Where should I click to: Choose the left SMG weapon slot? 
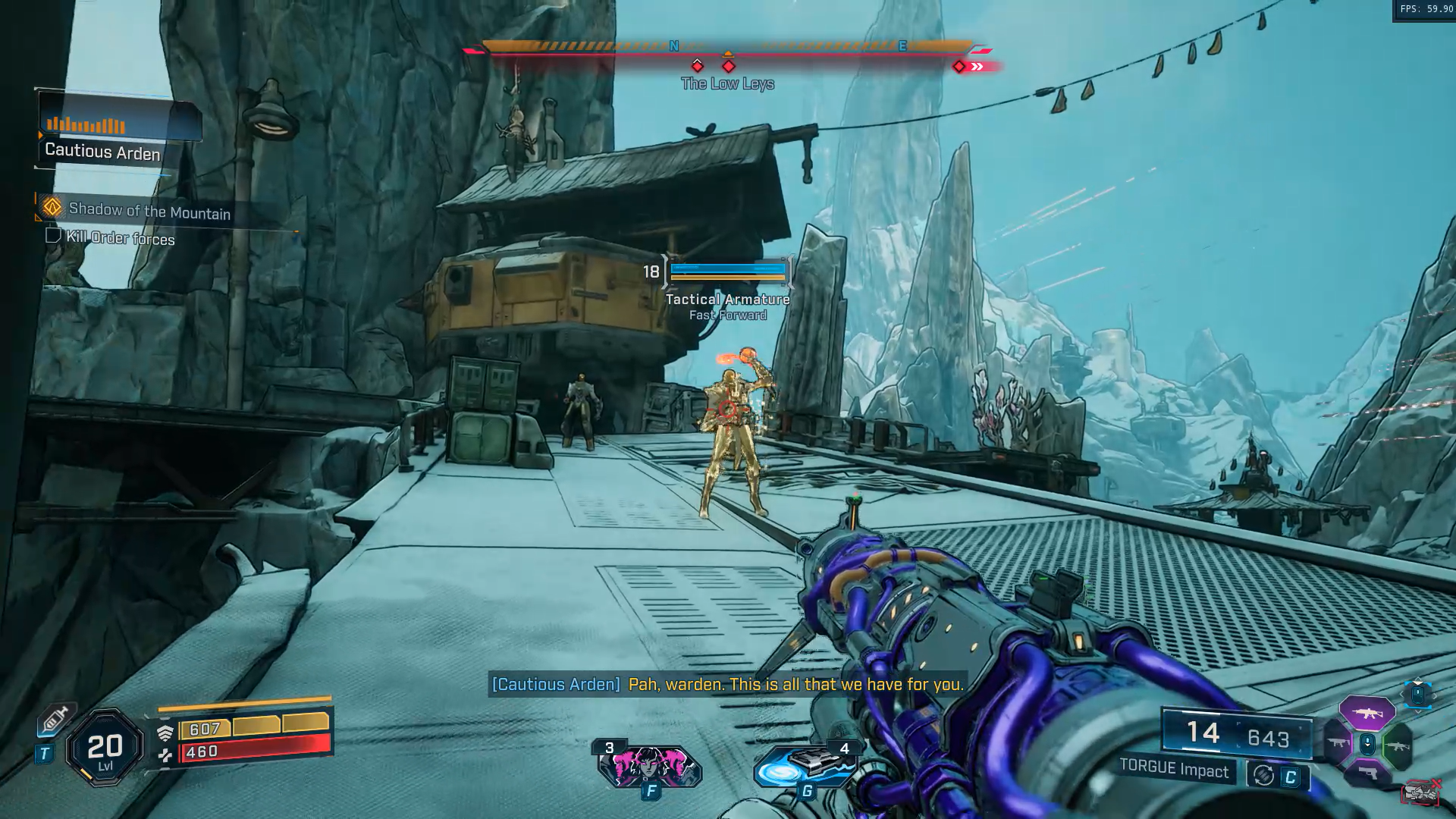pos(1338,744)
